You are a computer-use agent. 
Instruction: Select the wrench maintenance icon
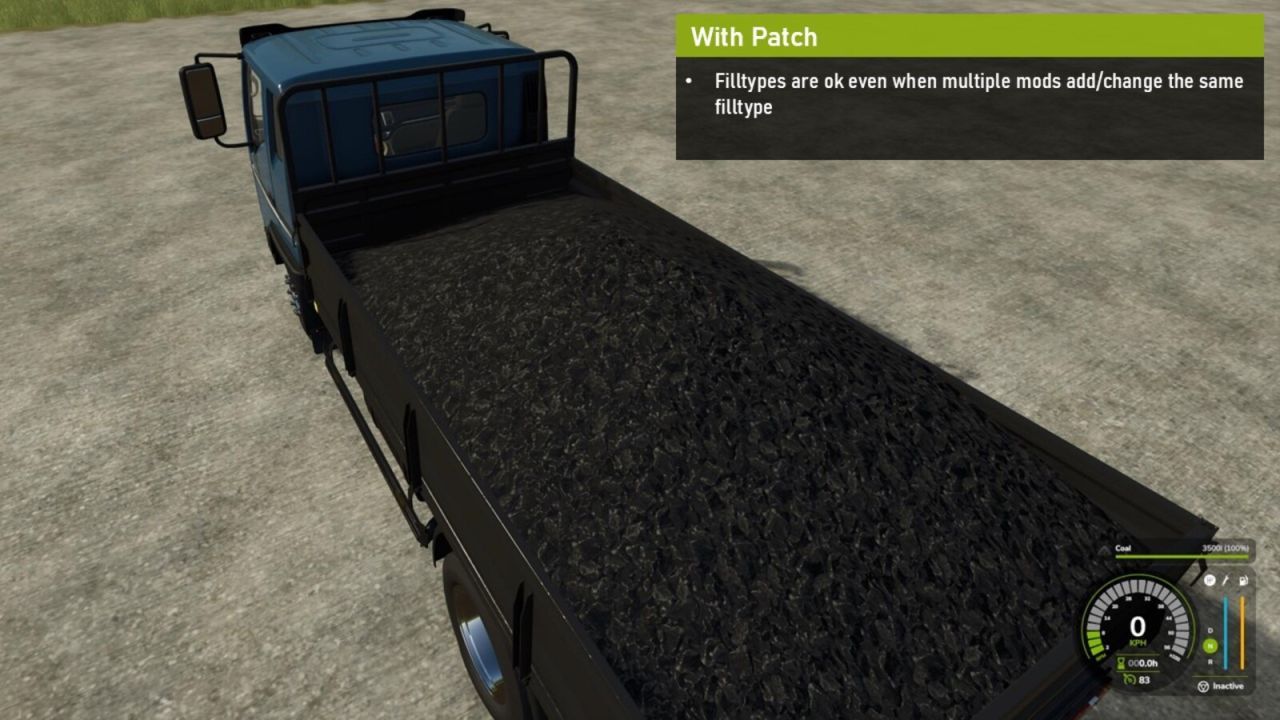(1226, 579)
